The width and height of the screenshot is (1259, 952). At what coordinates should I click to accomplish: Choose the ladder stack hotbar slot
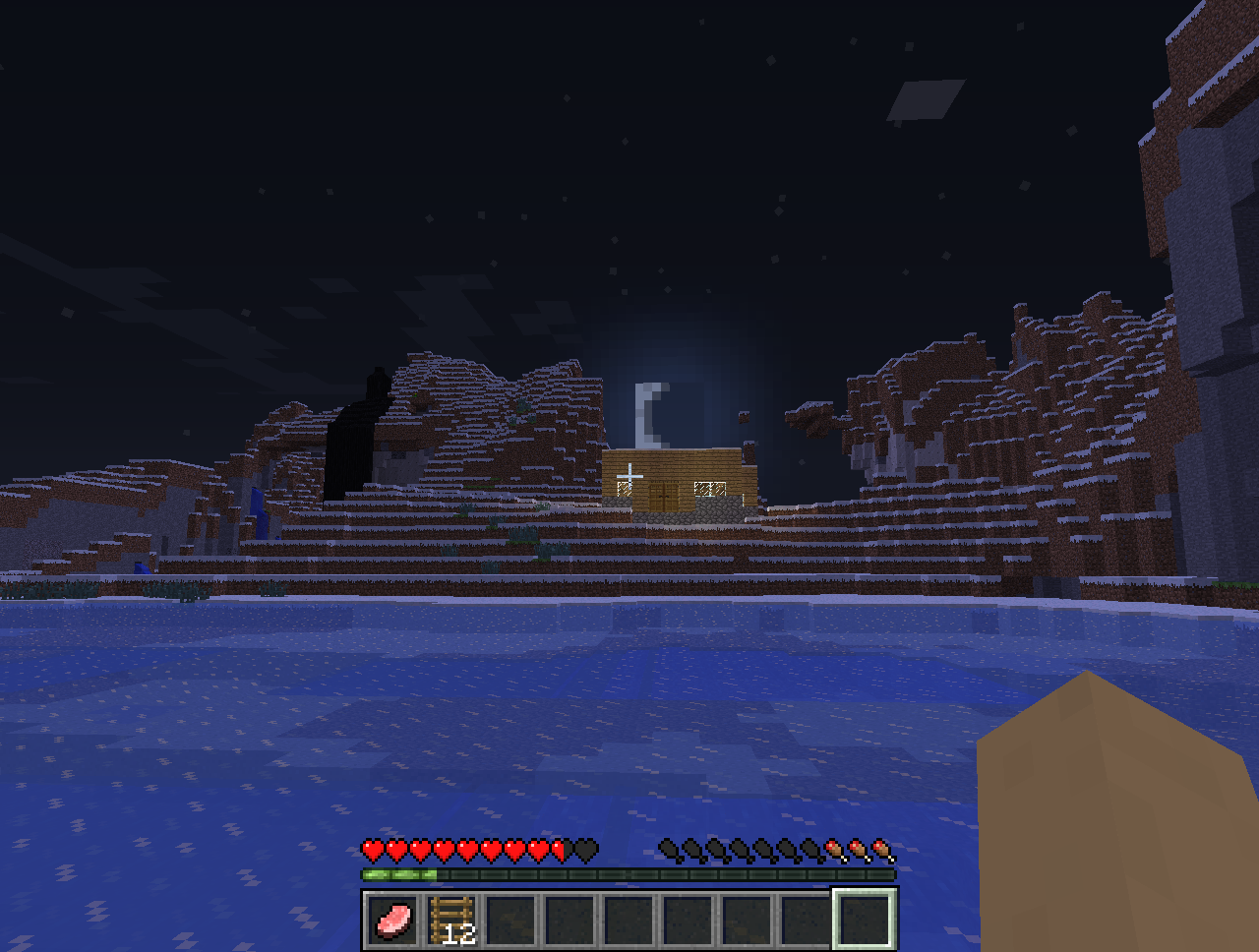(452, 921)
